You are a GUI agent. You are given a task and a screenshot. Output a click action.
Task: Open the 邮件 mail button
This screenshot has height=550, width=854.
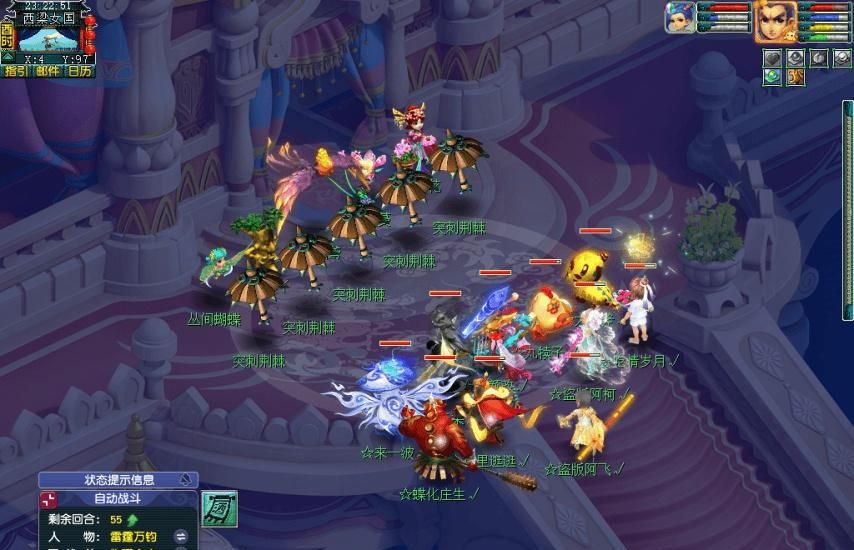[47, 71]
